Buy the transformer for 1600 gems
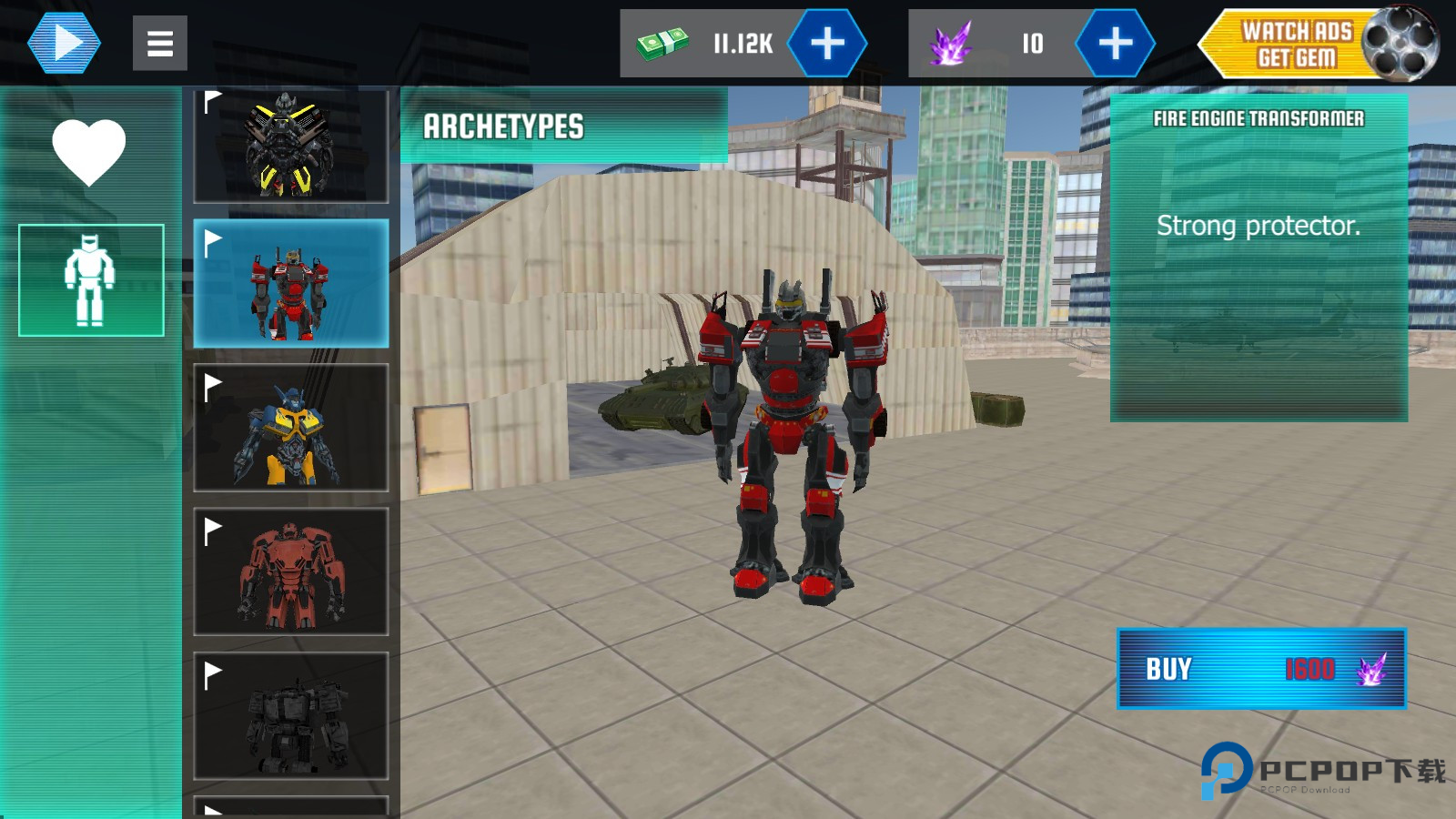1456x819 pixels. pyautogui.click(x=1261, y=669)
